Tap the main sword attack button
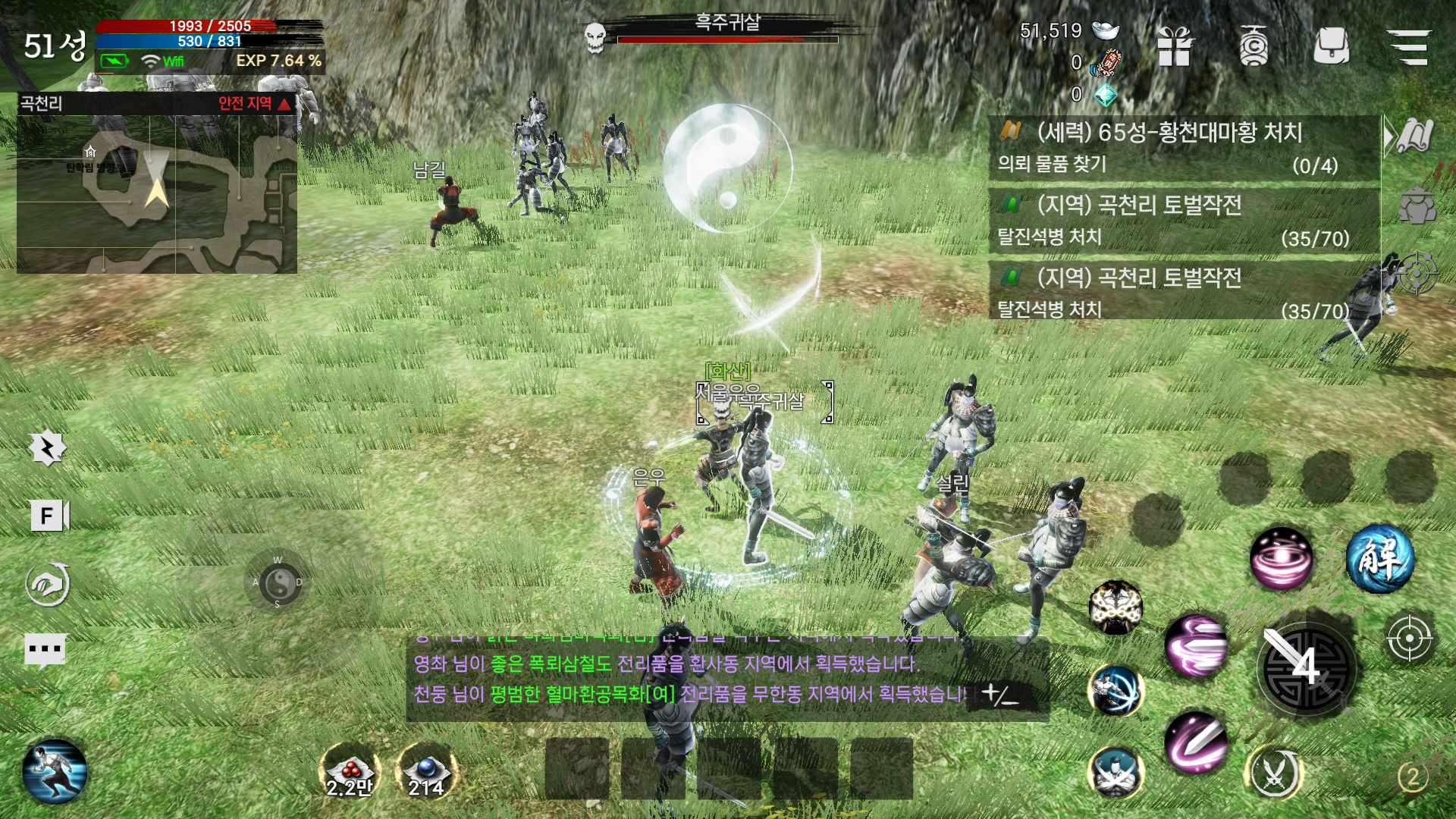 1306,667
